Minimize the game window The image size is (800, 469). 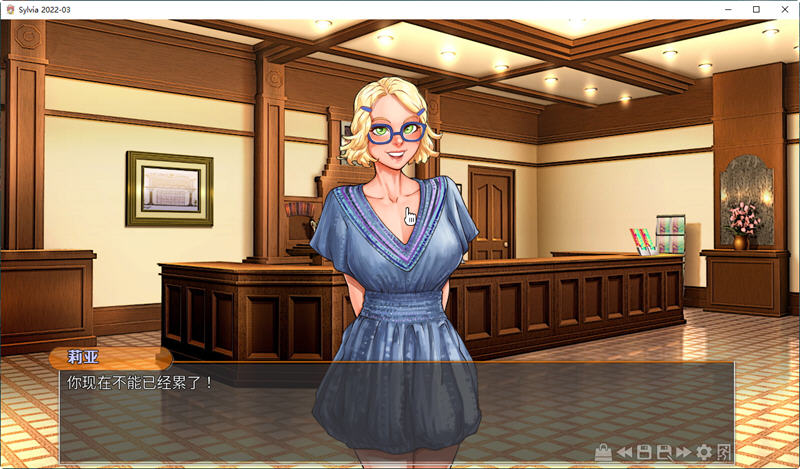click(729, 9)
